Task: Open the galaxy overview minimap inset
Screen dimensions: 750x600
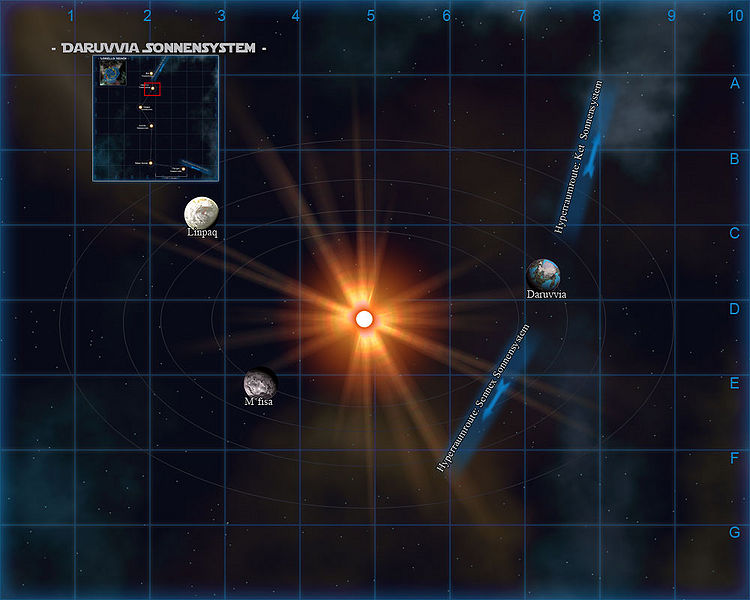Action: tap(155, 118)
